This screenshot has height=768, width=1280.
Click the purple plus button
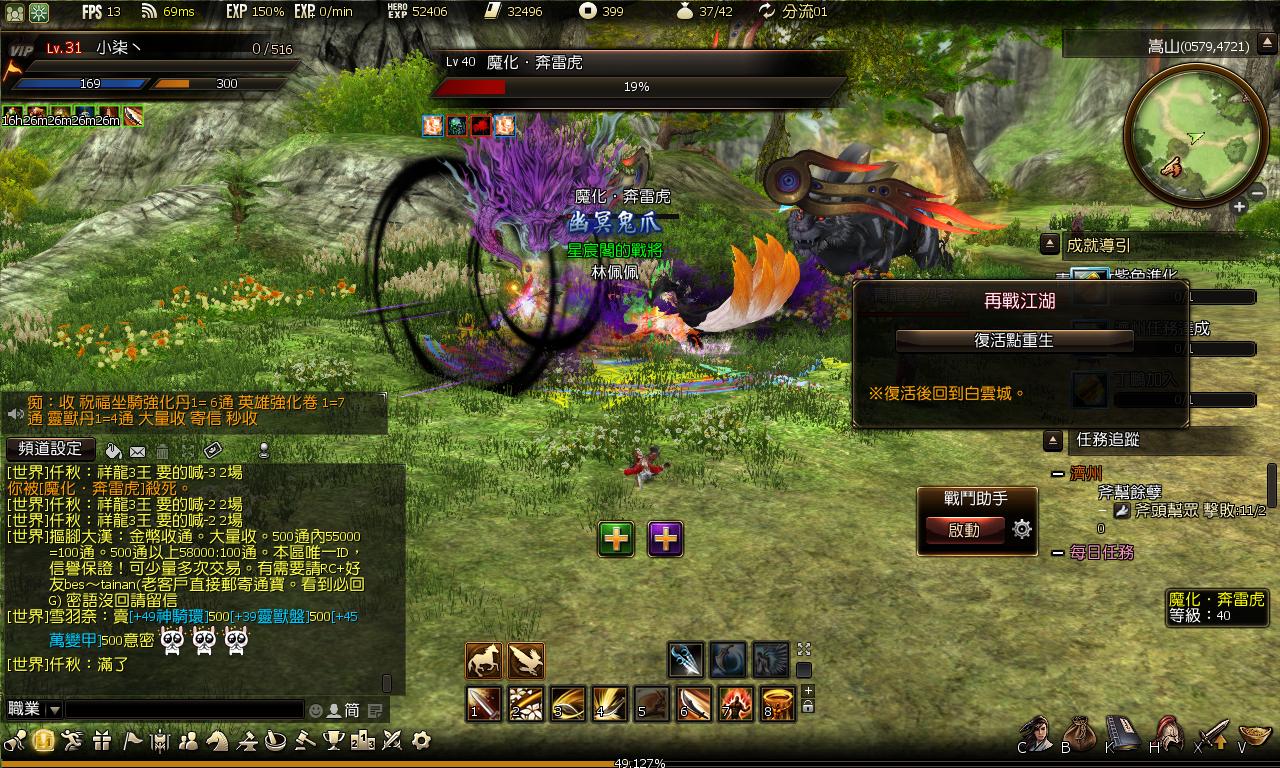pos(666,539)
